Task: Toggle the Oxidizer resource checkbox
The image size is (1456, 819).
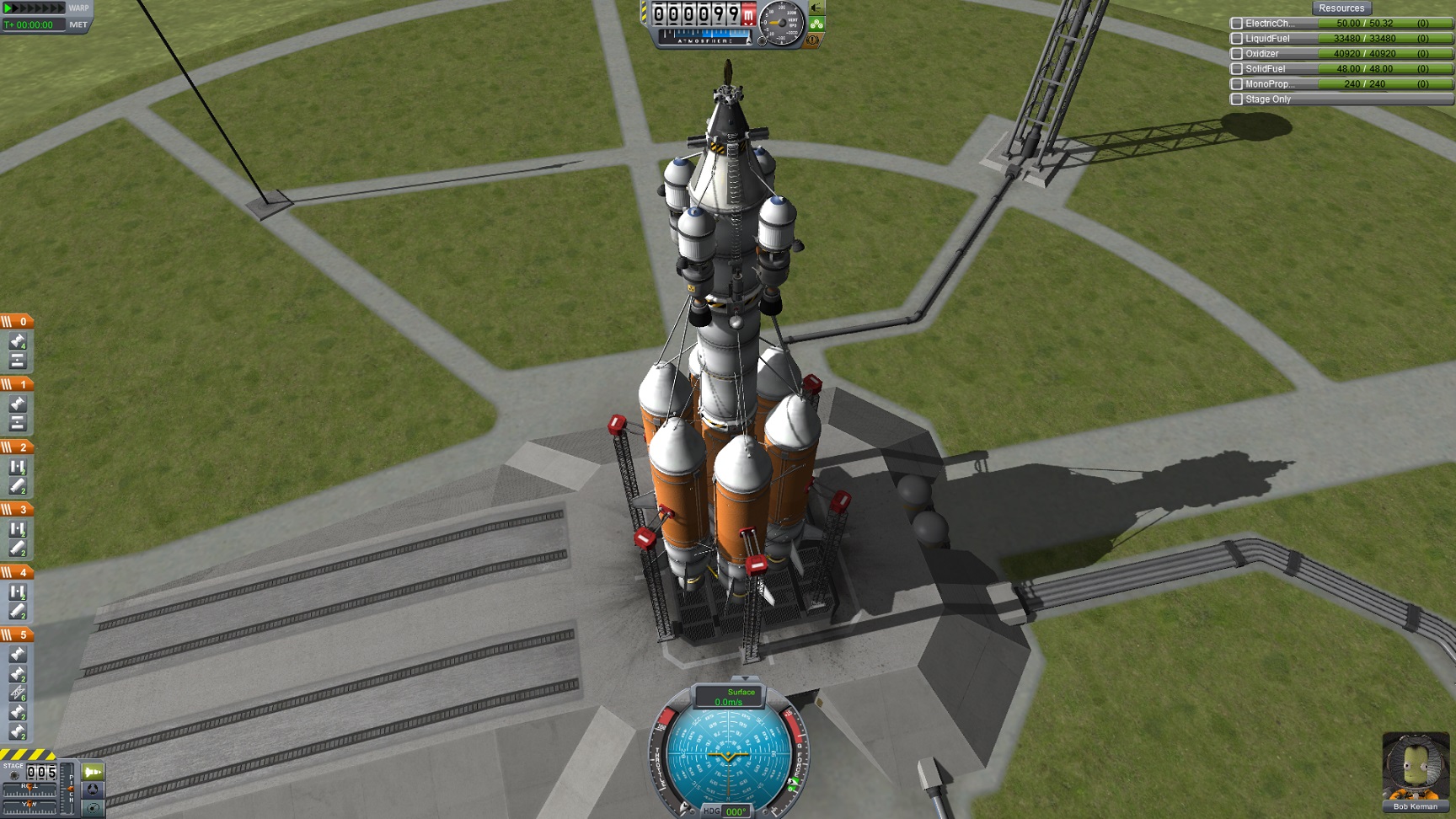Action: [1236, 54]
